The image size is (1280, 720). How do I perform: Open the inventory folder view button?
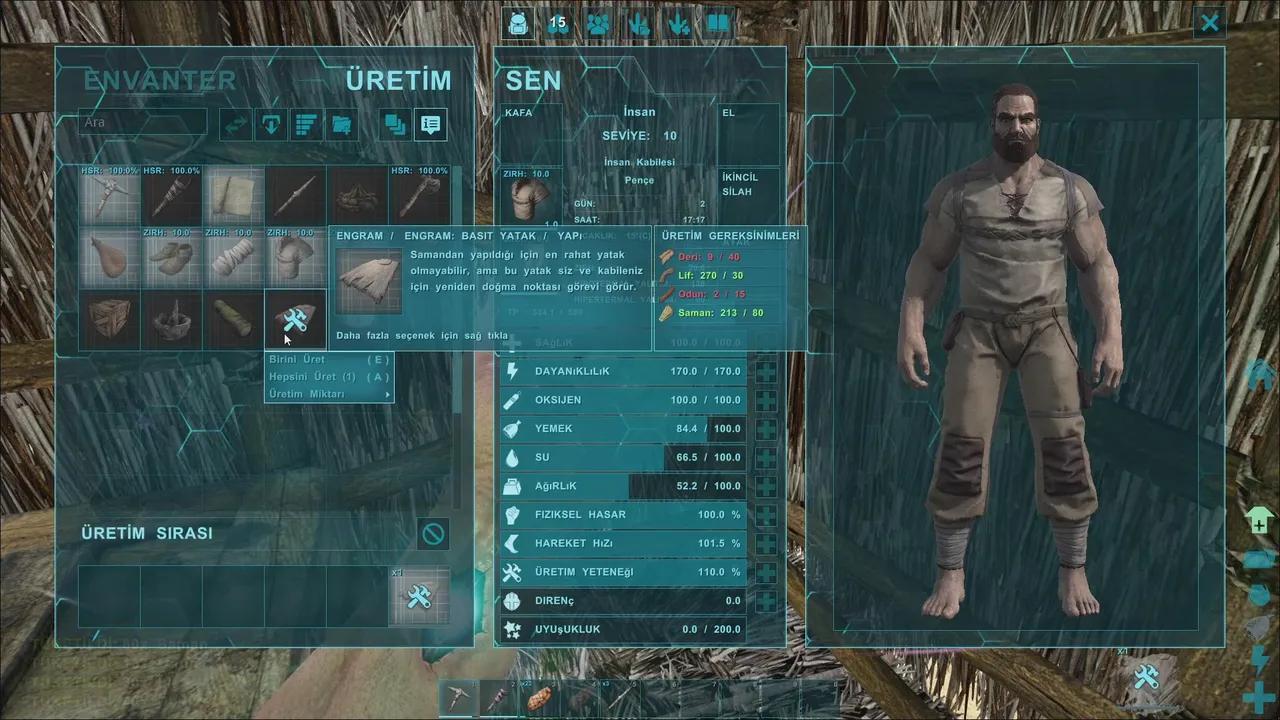[341, 124]
